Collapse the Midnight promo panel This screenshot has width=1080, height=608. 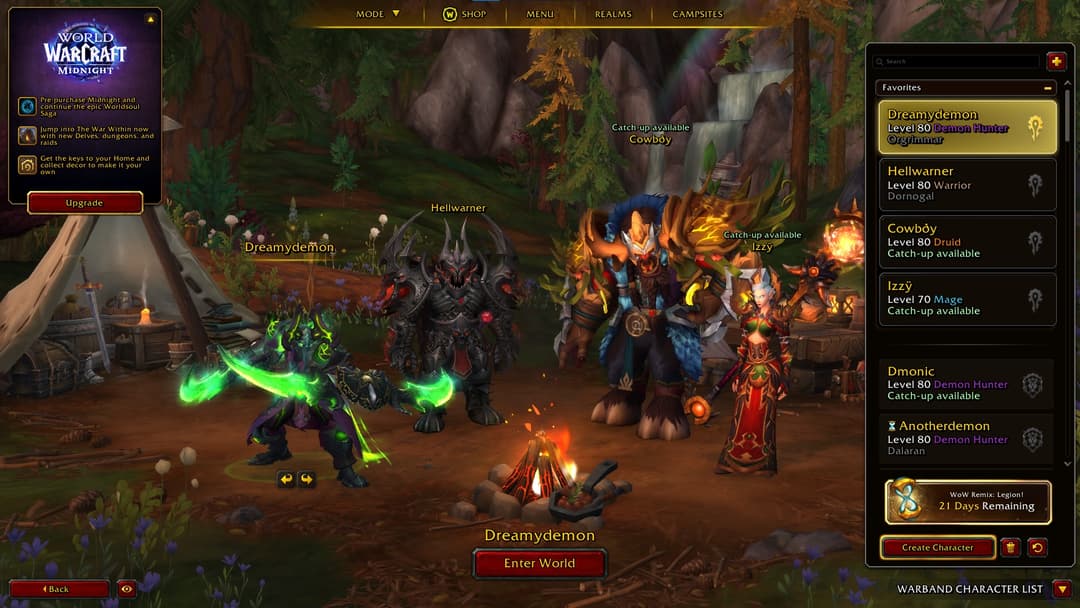pyautogui.click(x=150, y=19)
